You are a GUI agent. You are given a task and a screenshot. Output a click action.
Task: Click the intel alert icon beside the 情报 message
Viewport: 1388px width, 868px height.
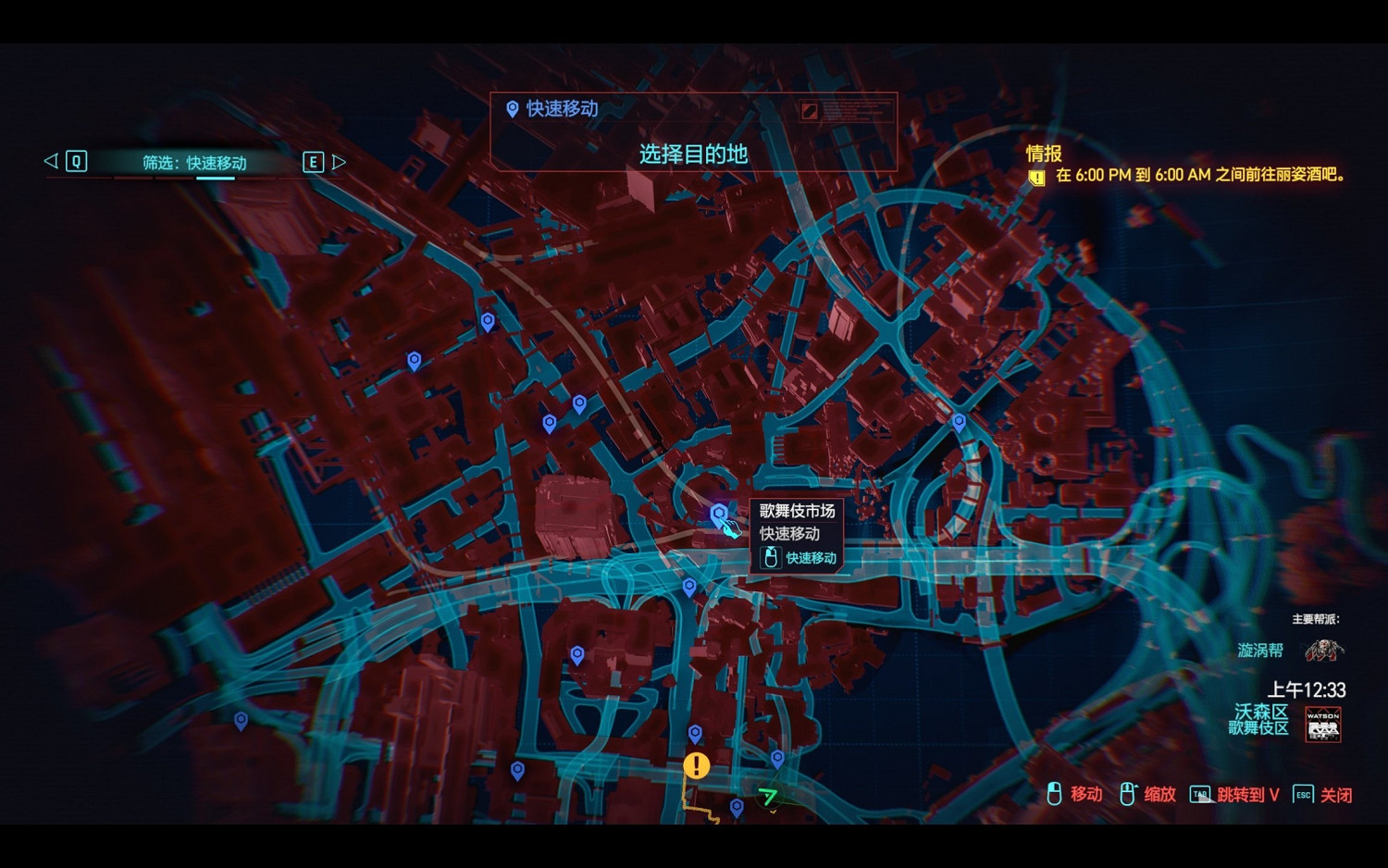click(1037, 176)
